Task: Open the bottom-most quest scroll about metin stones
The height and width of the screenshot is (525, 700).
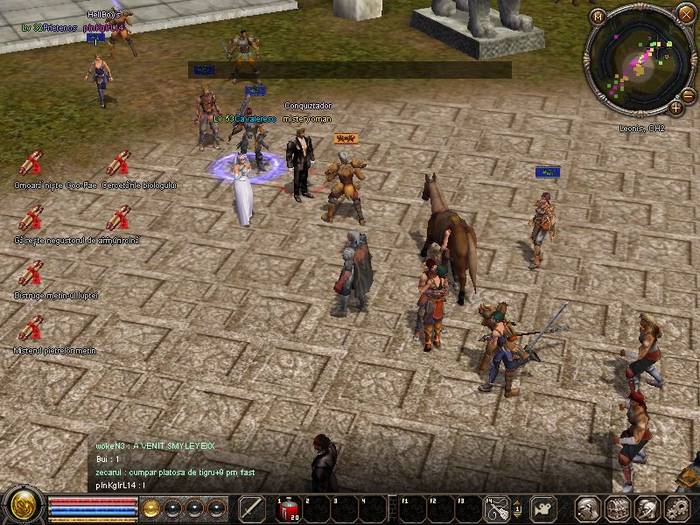Action: pos(30,328)
